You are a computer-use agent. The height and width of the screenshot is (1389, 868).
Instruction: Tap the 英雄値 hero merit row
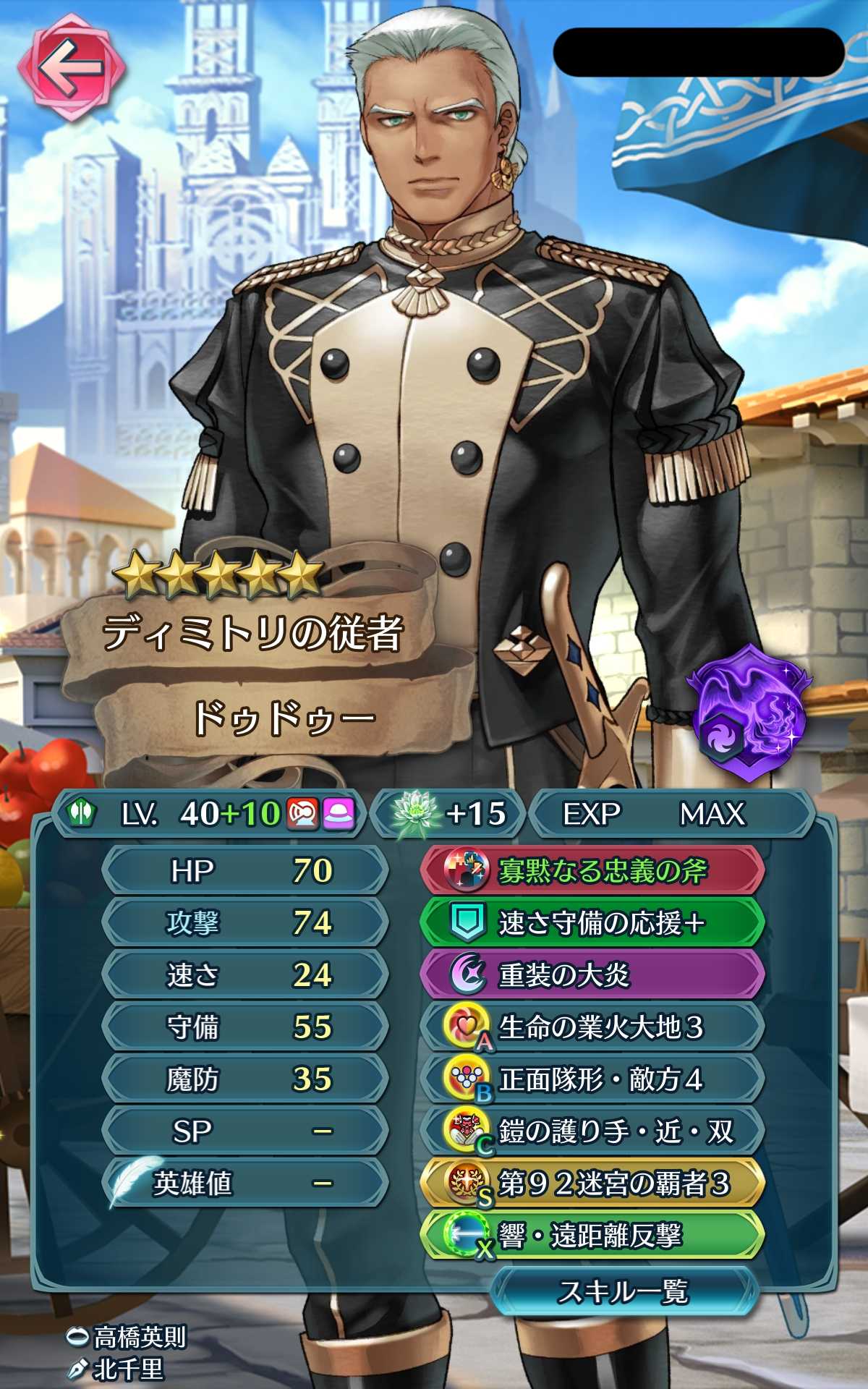tap(244, 1184)
